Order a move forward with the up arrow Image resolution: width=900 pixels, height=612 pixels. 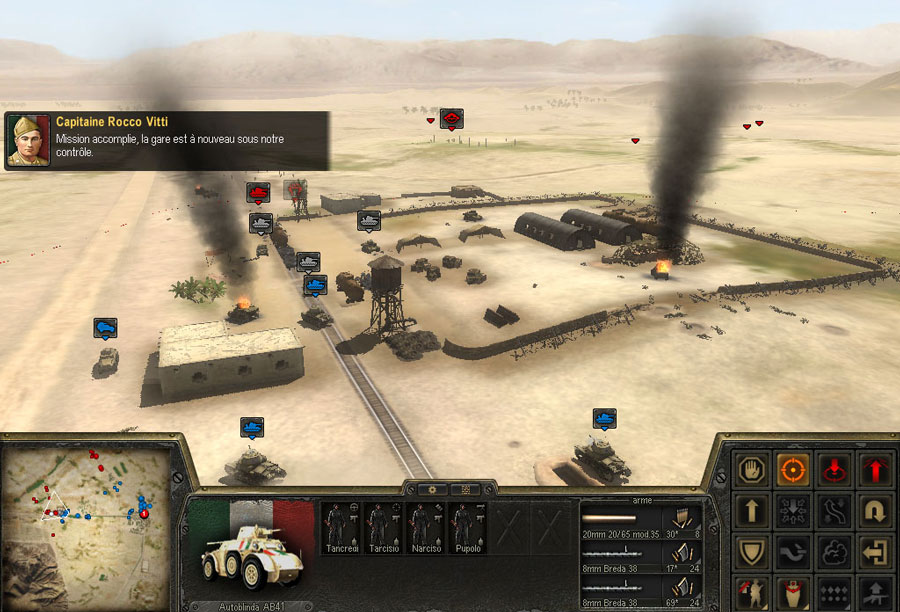click(x=752, y=510)
